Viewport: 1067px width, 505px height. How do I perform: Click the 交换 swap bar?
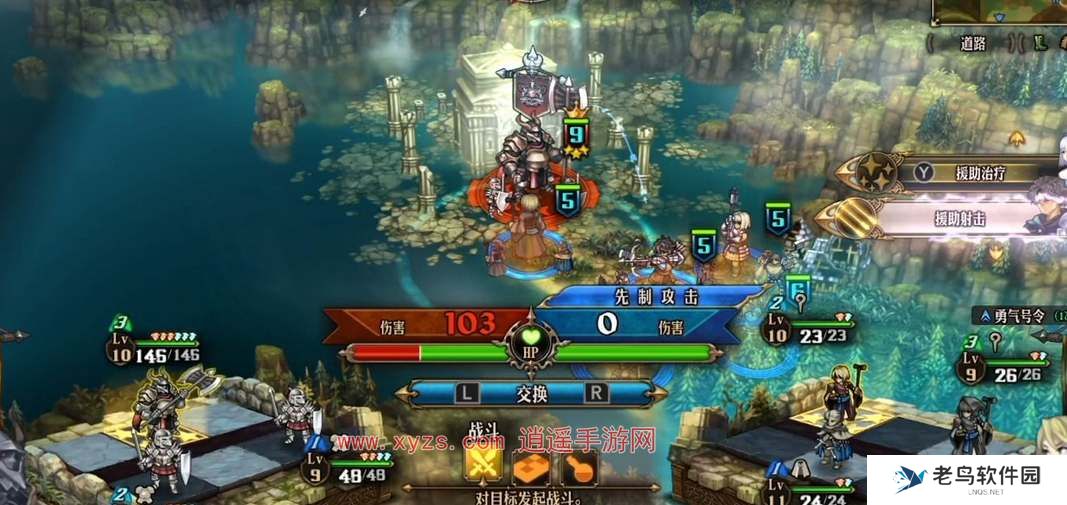[532, 394]
